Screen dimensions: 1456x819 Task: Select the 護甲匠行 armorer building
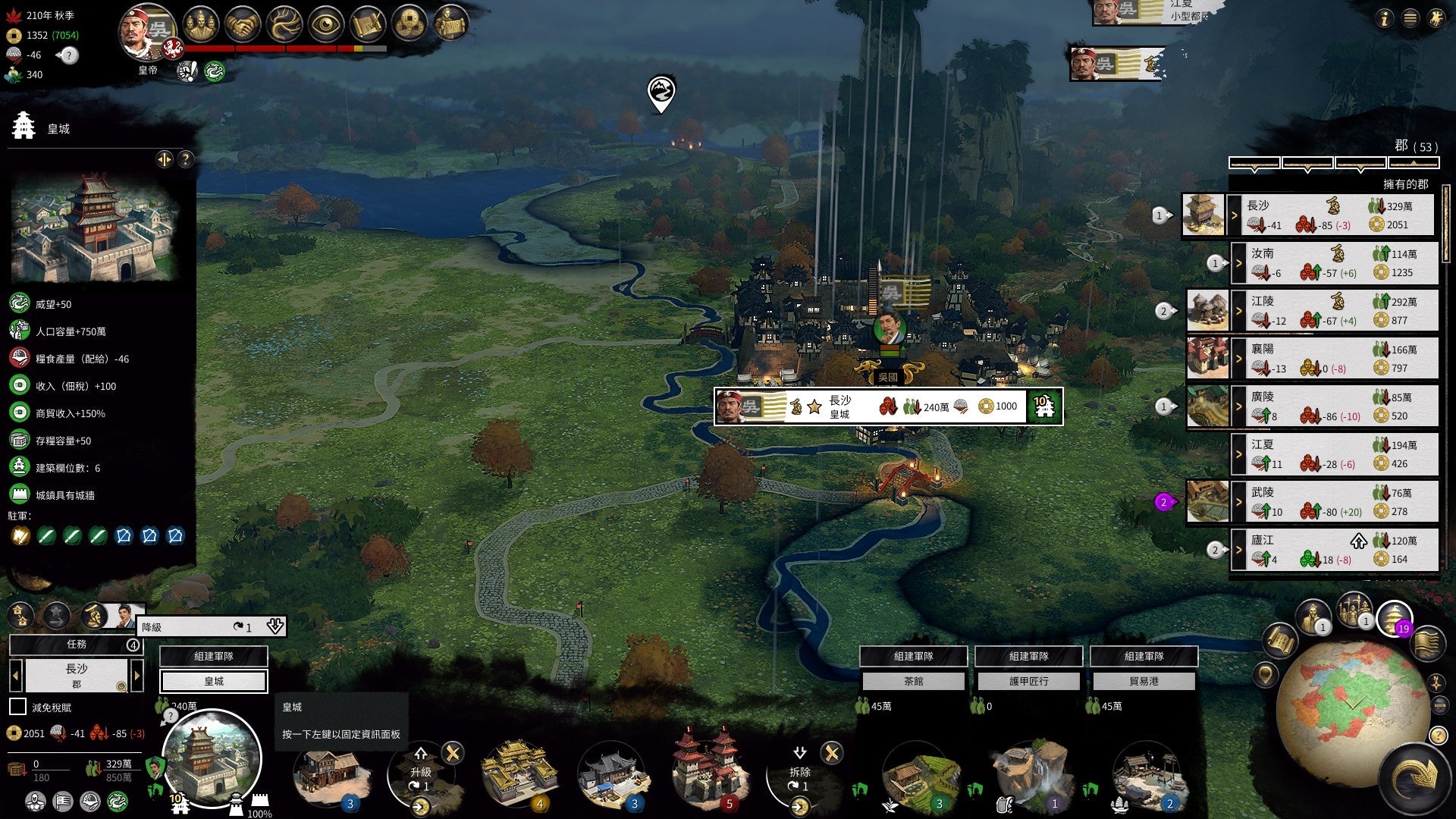pyautogui.click(x=1028, y=682)
